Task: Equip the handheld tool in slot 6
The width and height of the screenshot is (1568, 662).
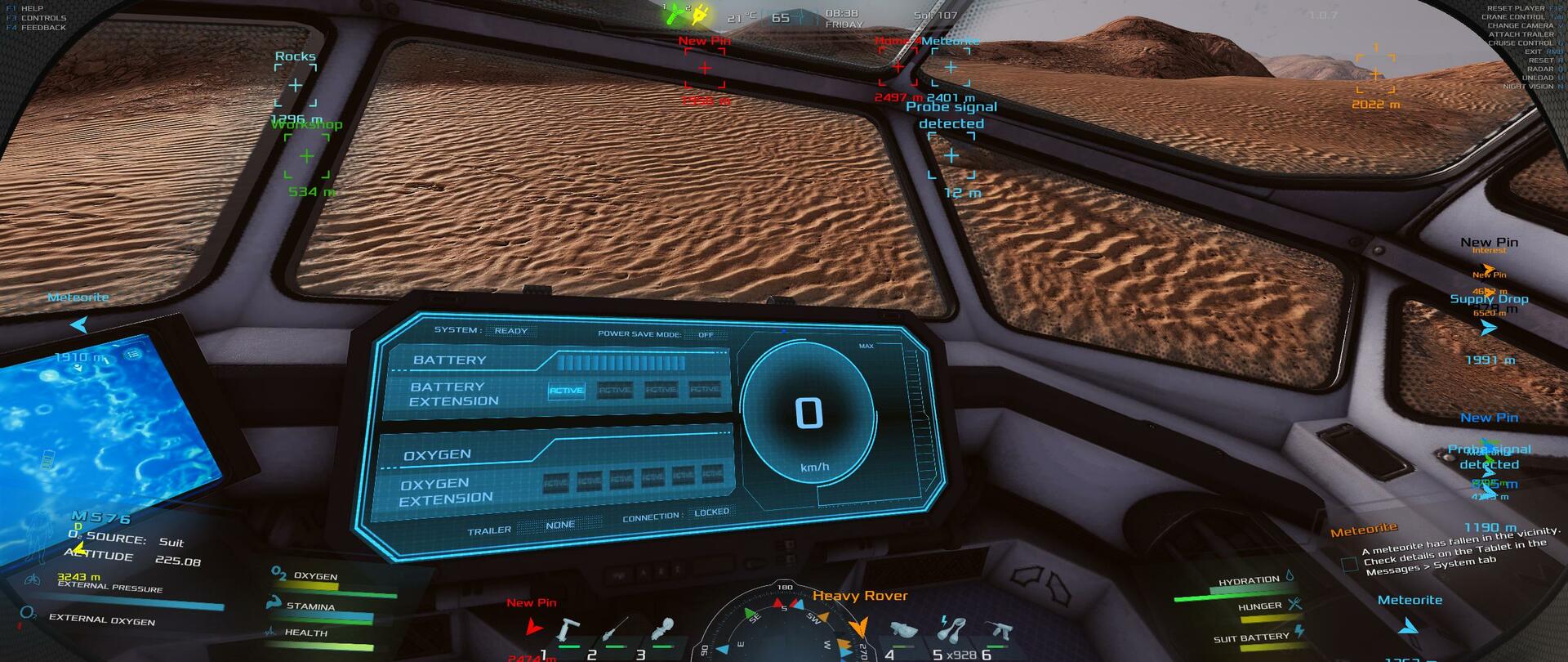Action: pos(997,629)
